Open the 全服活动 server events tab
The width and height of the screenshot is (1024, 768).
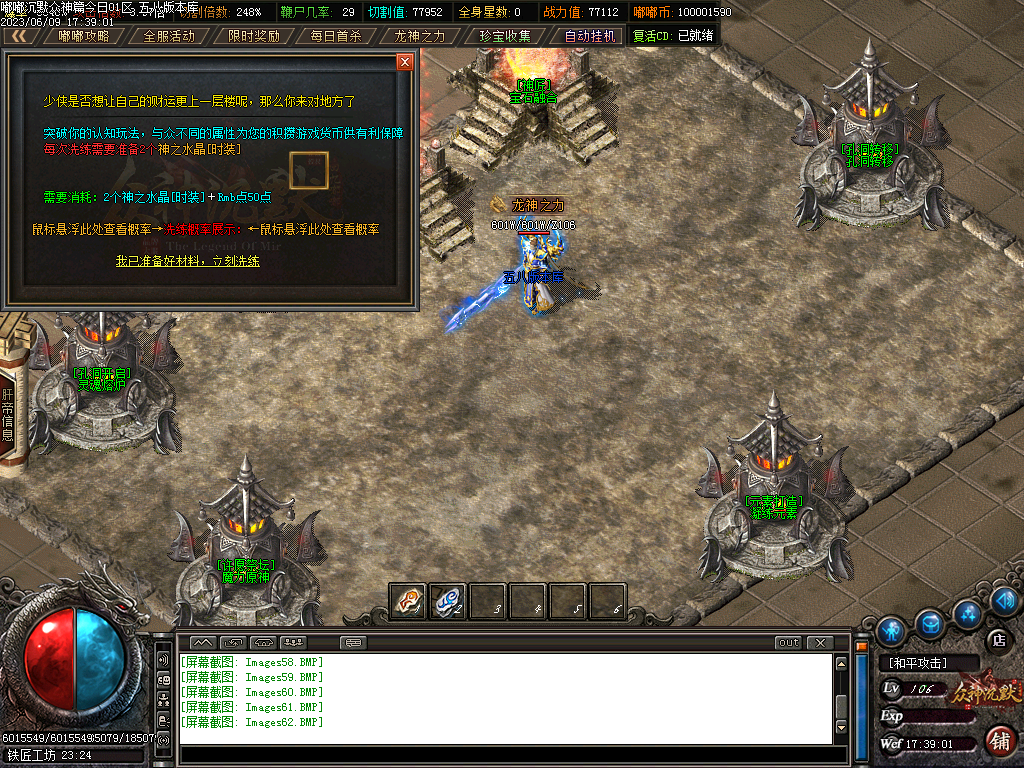point(169,36)
